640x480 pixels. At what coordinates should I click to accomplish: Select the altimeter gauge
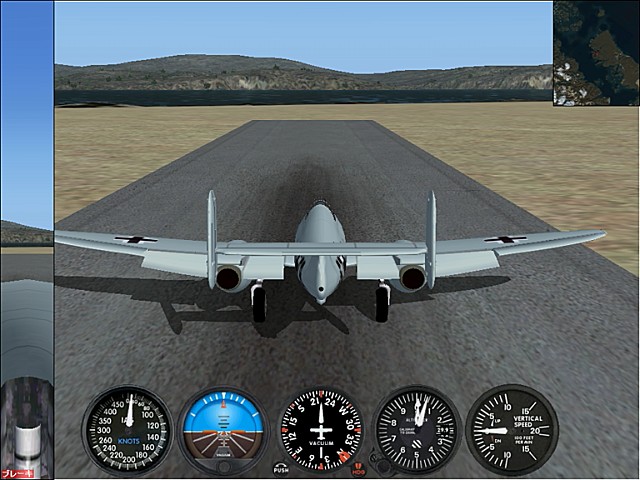[416, 430]
